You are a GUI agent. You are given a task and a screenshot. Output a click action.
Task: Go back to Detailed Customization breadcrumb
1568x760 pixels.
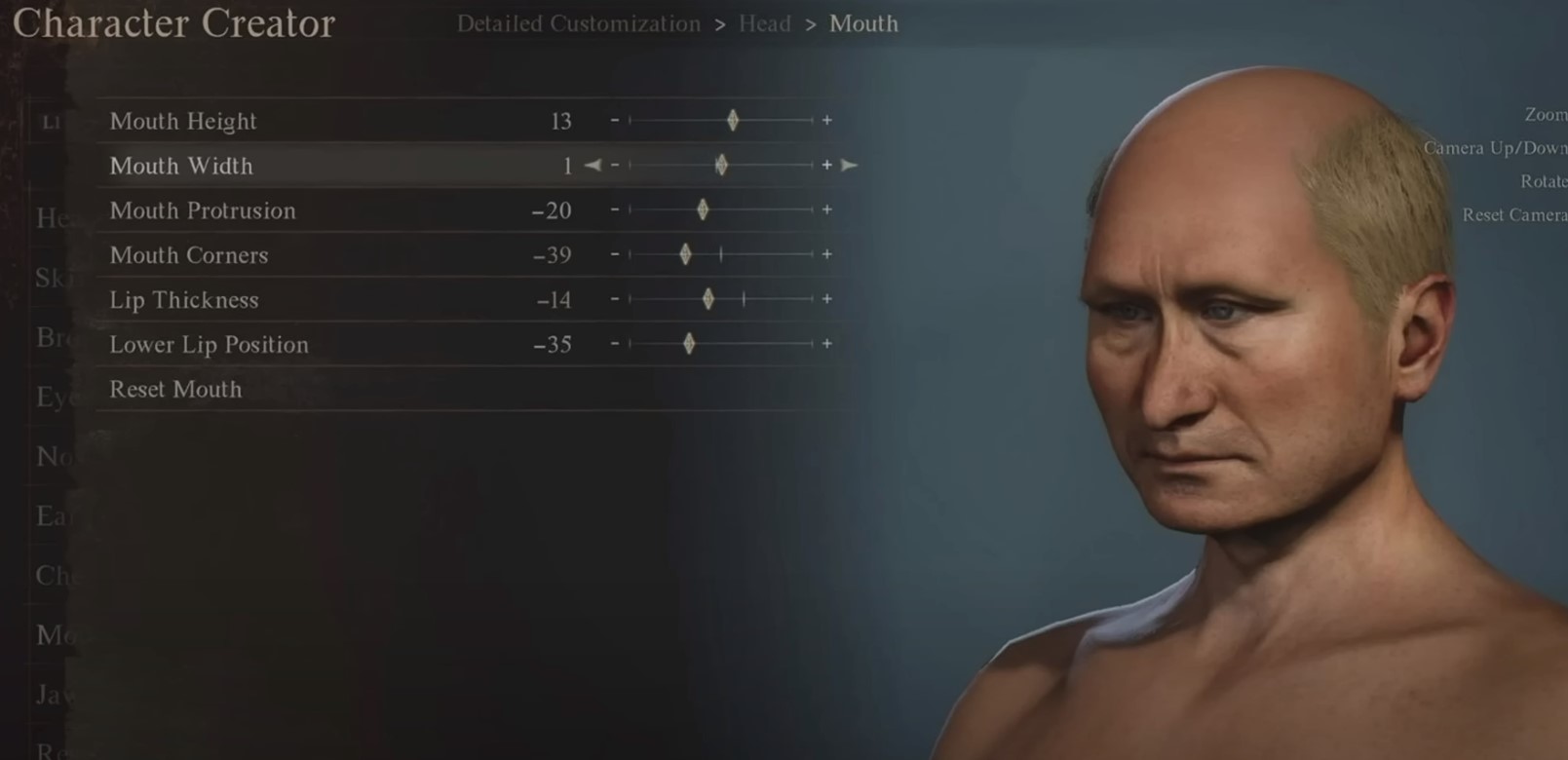click(x=580, y=23)
